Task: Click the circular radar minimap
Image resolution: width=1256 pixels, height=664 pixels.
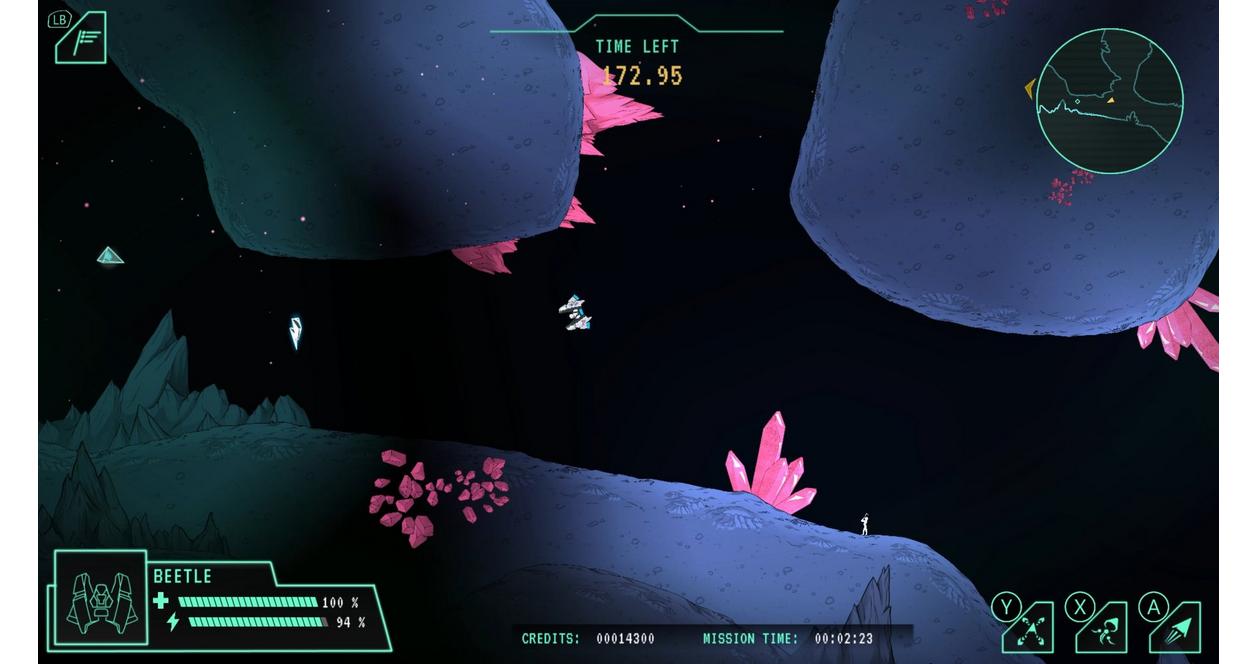Action: 1109,101
